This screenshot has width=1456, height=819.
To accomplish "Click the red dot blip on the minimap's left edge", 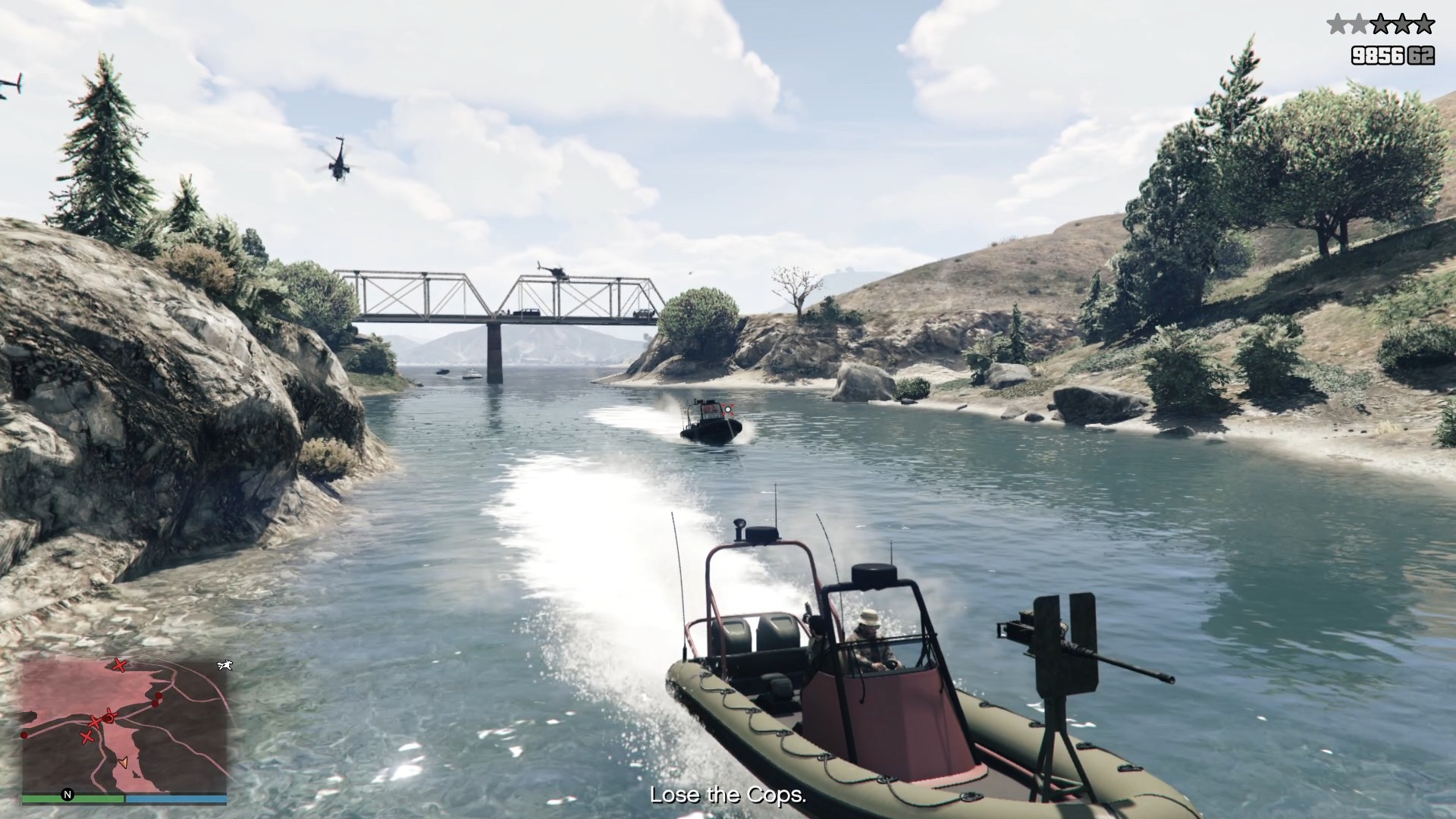I will point(24,736).
